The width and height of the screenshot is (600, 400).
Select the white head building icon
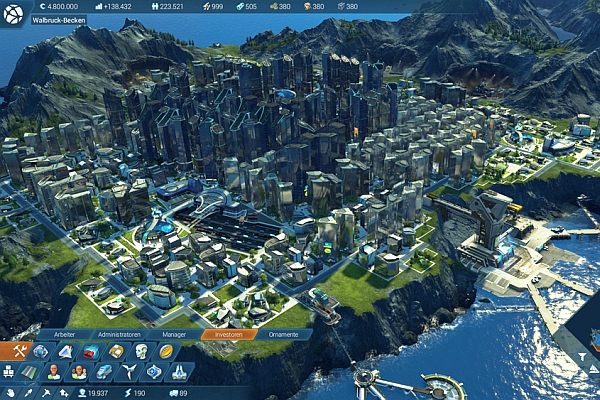tap(141, 351)
